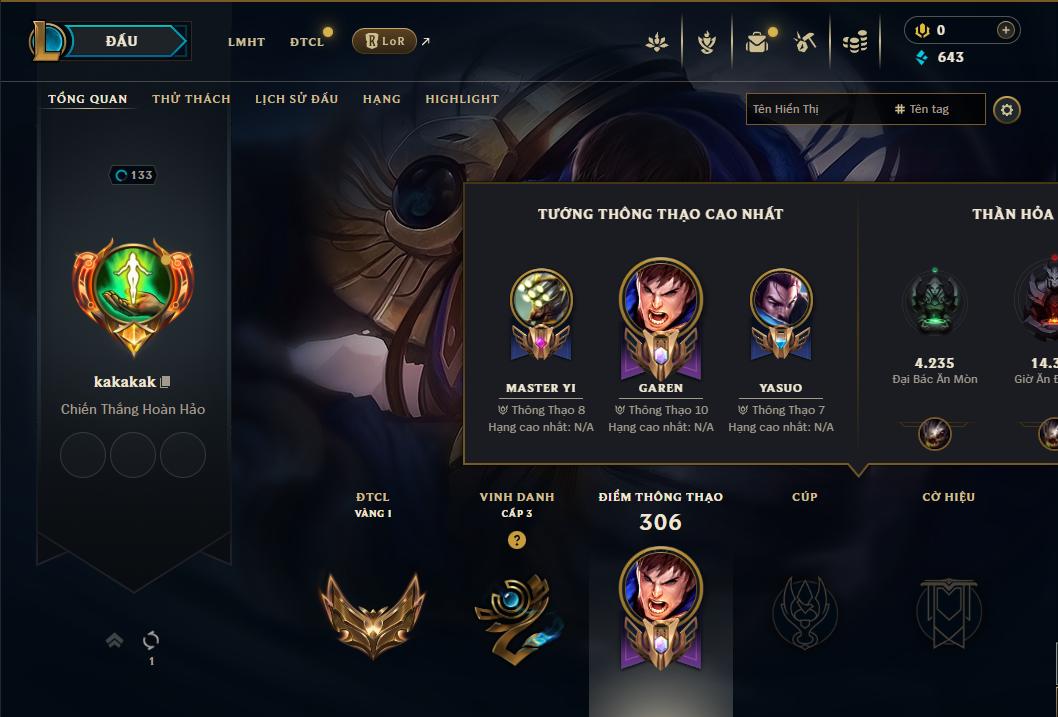The image size is (1058, 717).
Task: View the Cúp trophy emblem
Action: point(804,611)
